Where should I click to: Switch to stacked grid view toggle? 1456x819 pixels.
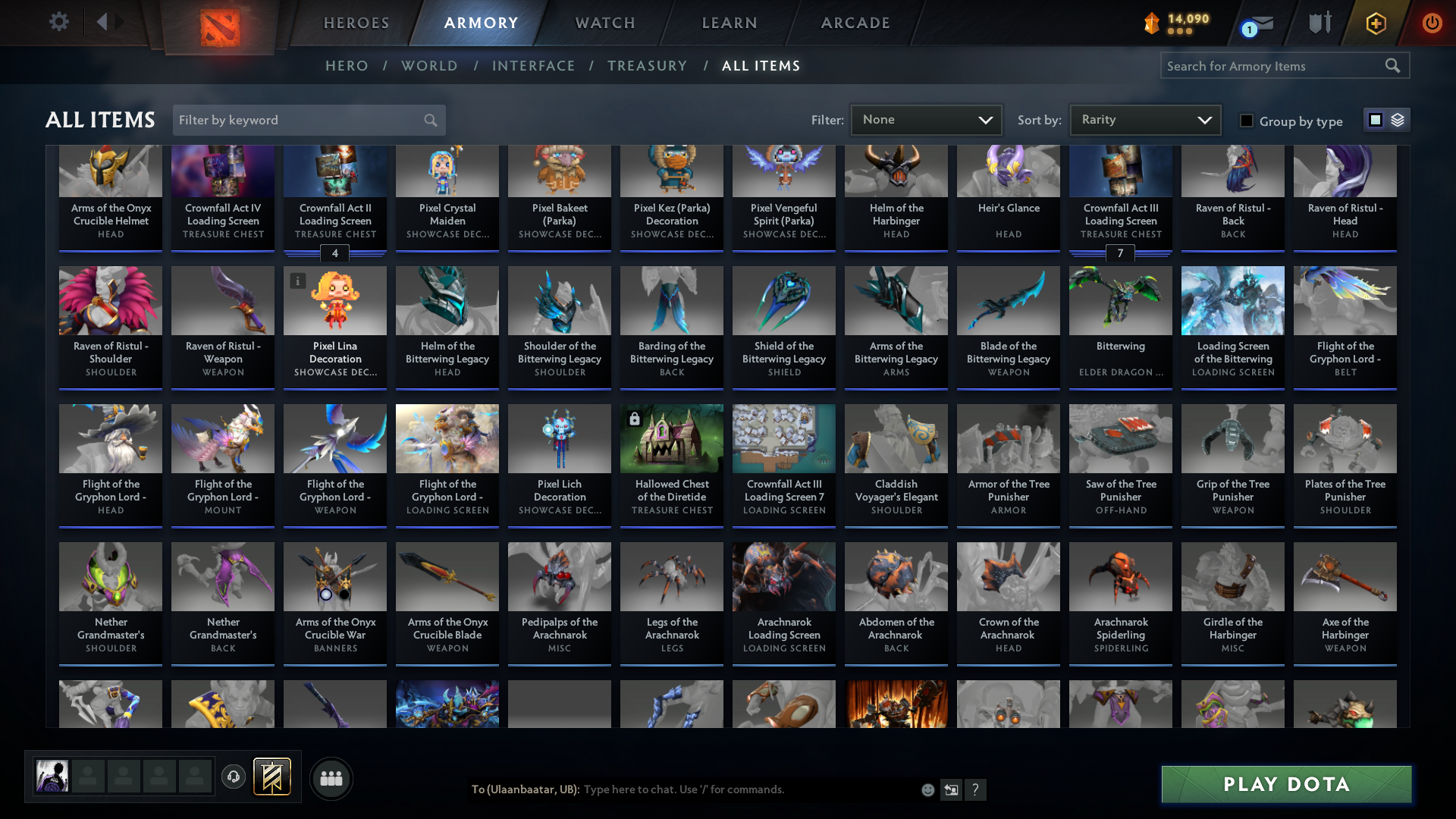1396,119
